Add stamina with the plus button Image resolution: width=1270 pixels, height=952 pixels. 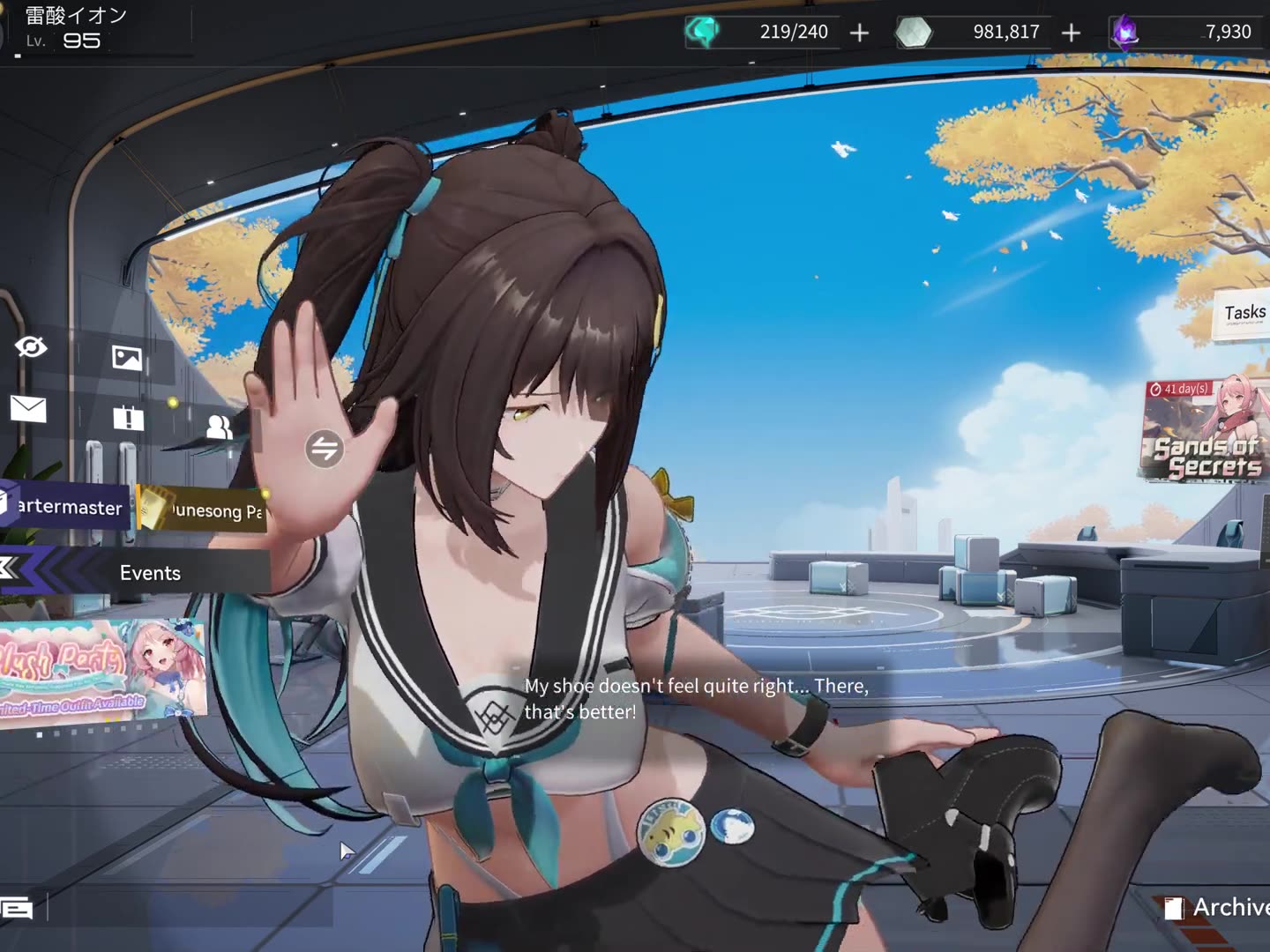[859, 33]
